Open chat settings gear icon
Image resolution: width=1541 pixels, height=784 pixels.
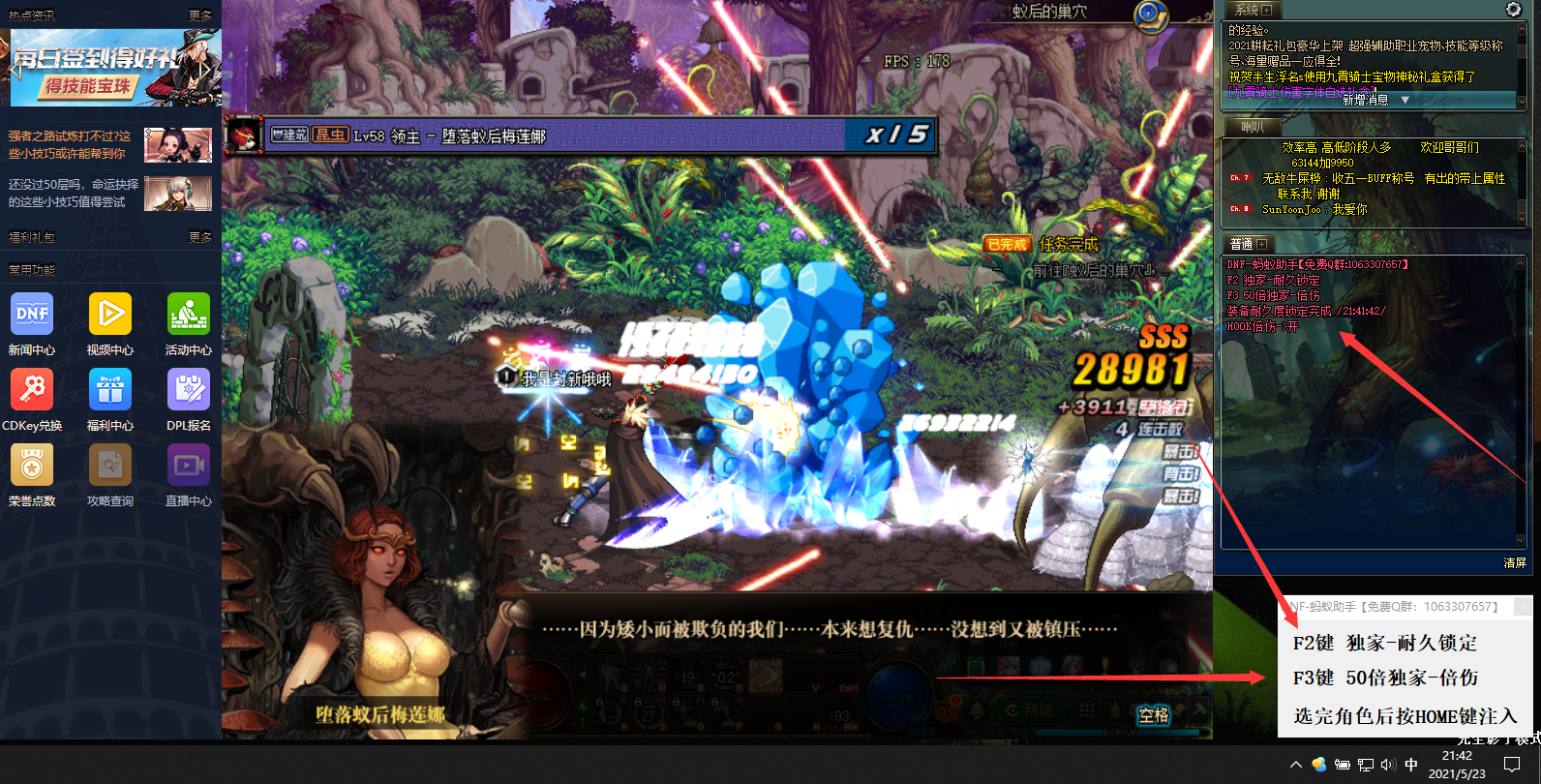[x=1513, y=10]
